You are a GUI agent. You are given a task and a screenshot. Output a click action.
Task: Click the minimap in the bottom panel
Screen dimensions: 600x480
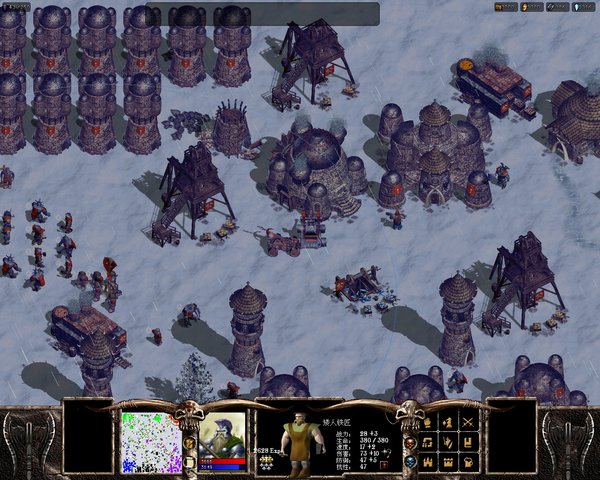[x=151, y=441]
